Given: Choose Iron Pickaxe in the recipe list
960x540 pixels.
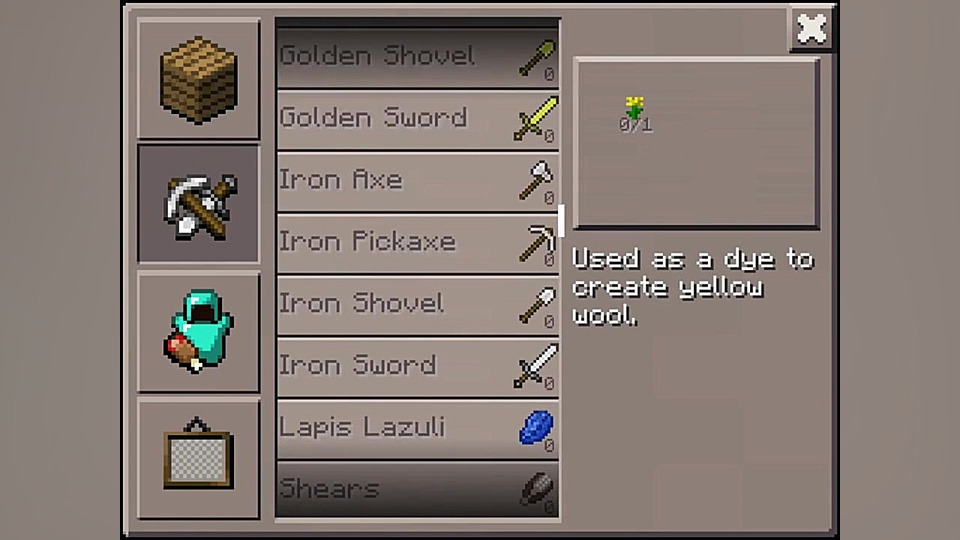Looking at the screenshot, I should click(417, 243).
